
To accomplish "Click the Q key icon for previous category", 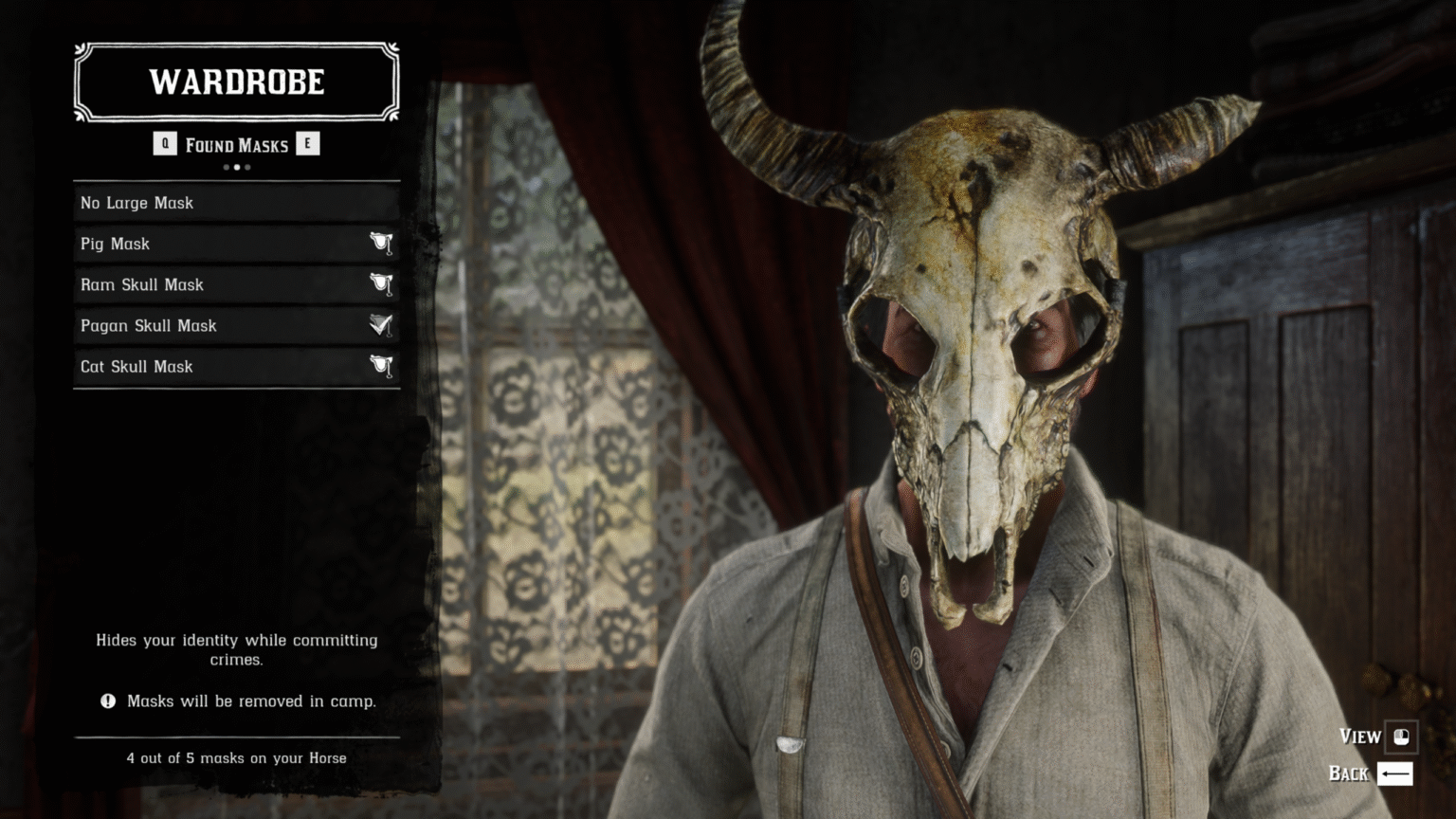I will [165, 144].
